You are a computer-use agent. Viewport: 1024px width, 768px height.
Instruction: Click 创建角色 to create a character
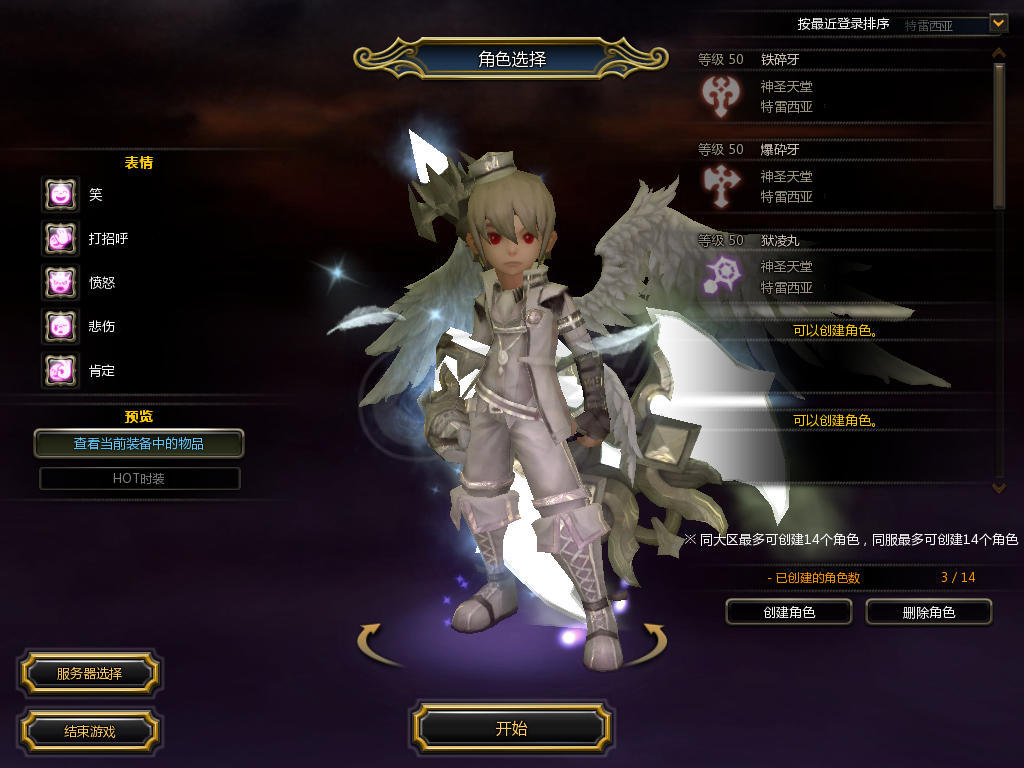coord(788,612)
